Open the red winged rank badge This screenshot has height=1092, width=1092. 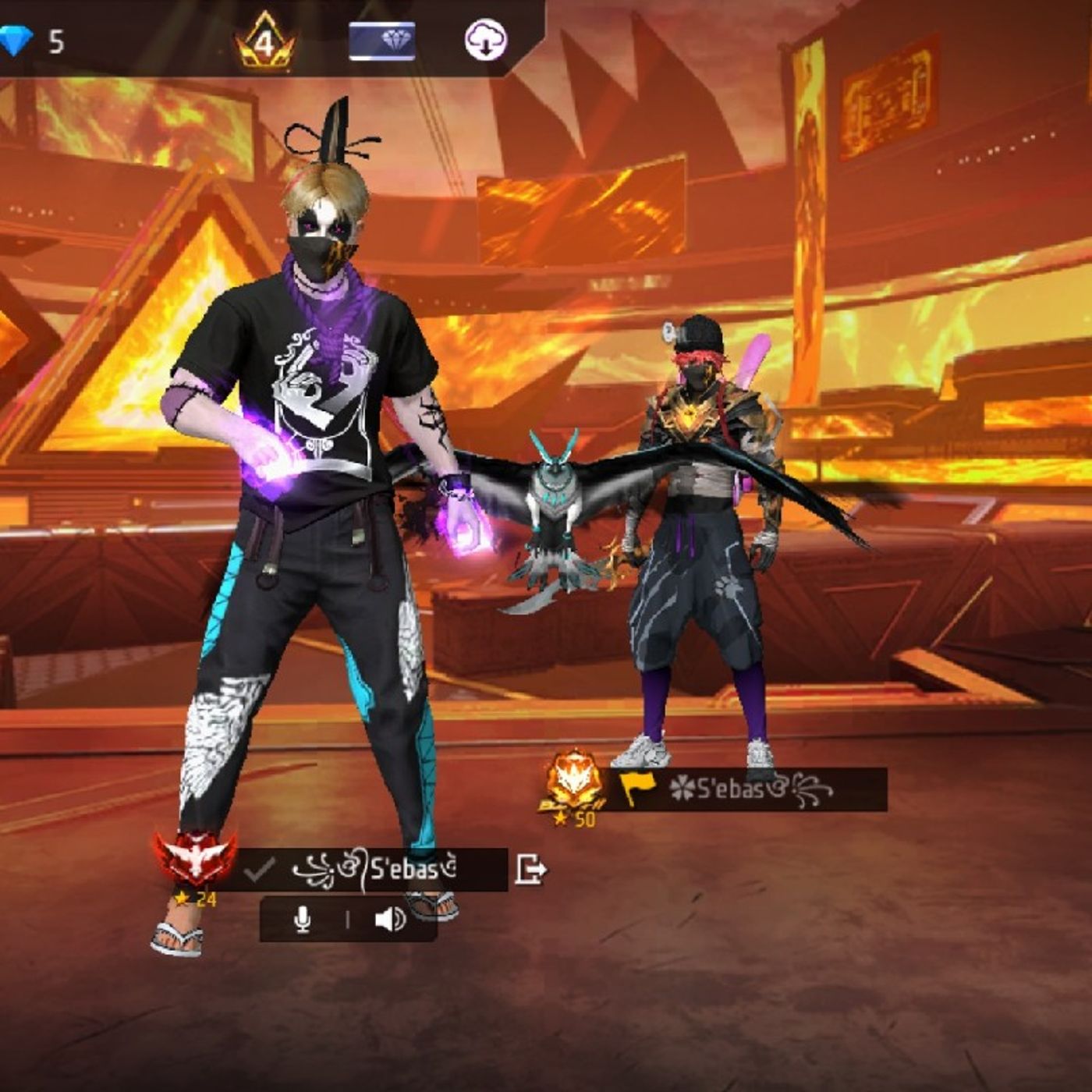195,860
